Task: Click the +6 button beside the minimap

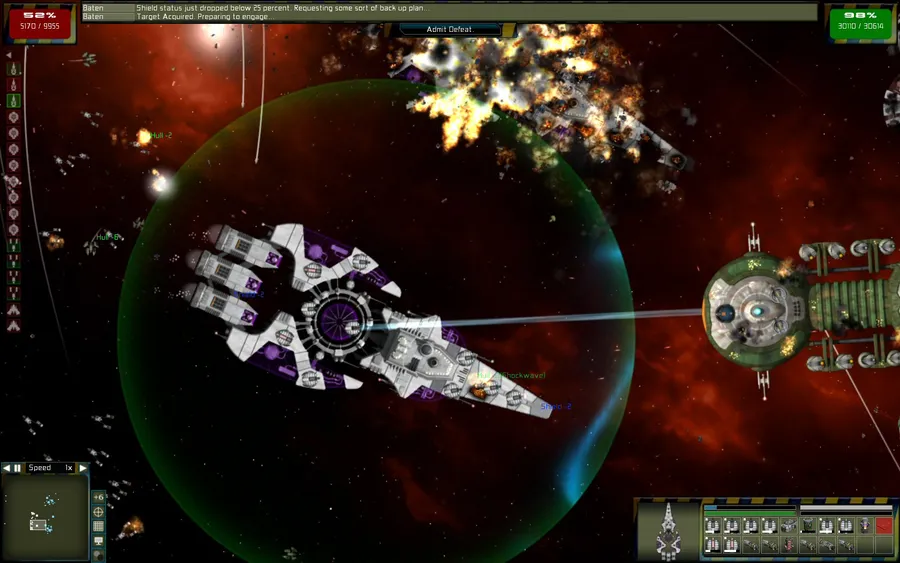Action: [98, 497]
